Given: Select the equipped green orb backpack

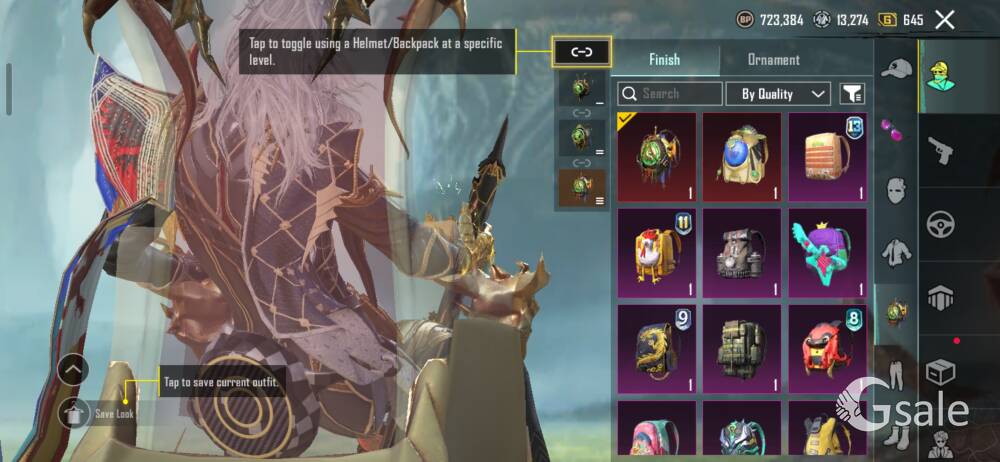Looking at the screenshot, I should coord(656,157).
